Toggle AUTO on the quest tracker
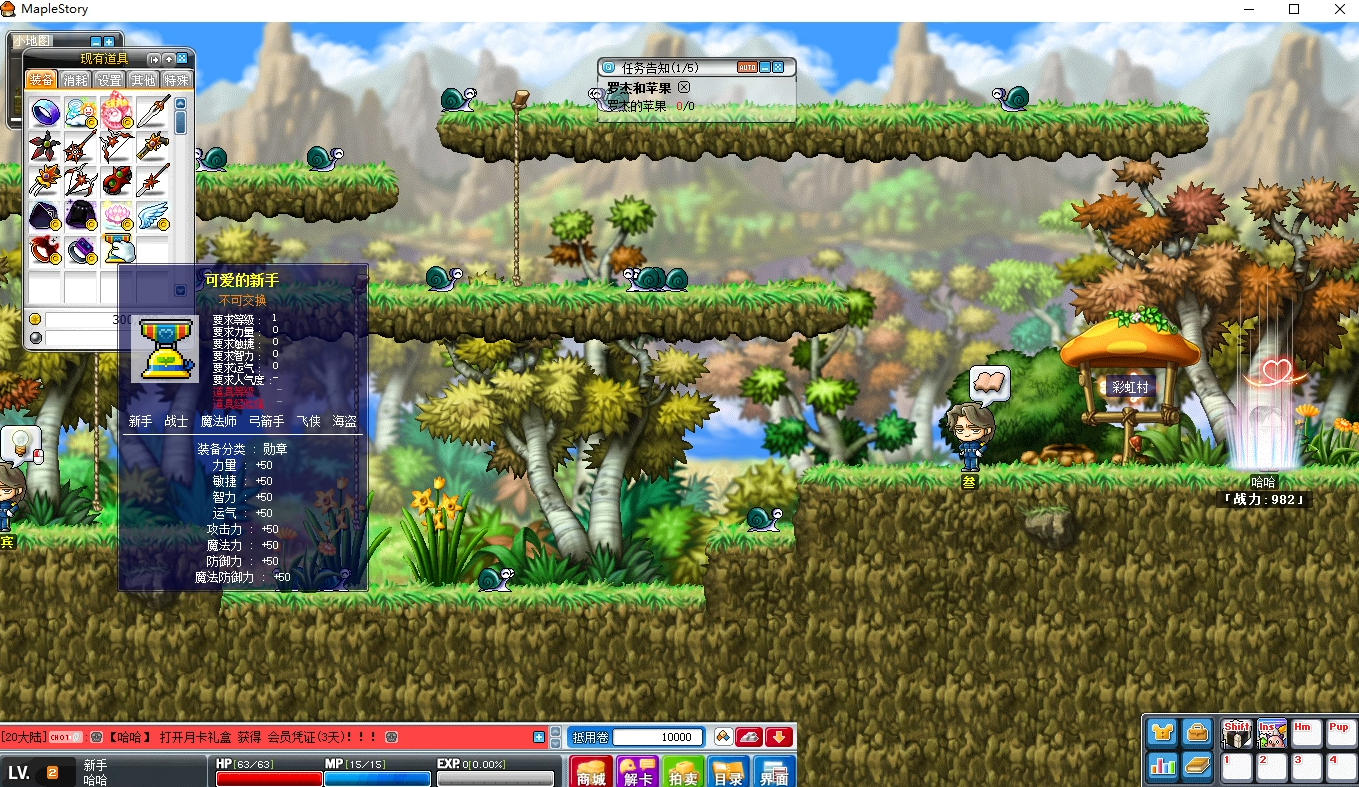This screenshot has width=1359, height=787. pyautogui.click(x=746, y=67)
